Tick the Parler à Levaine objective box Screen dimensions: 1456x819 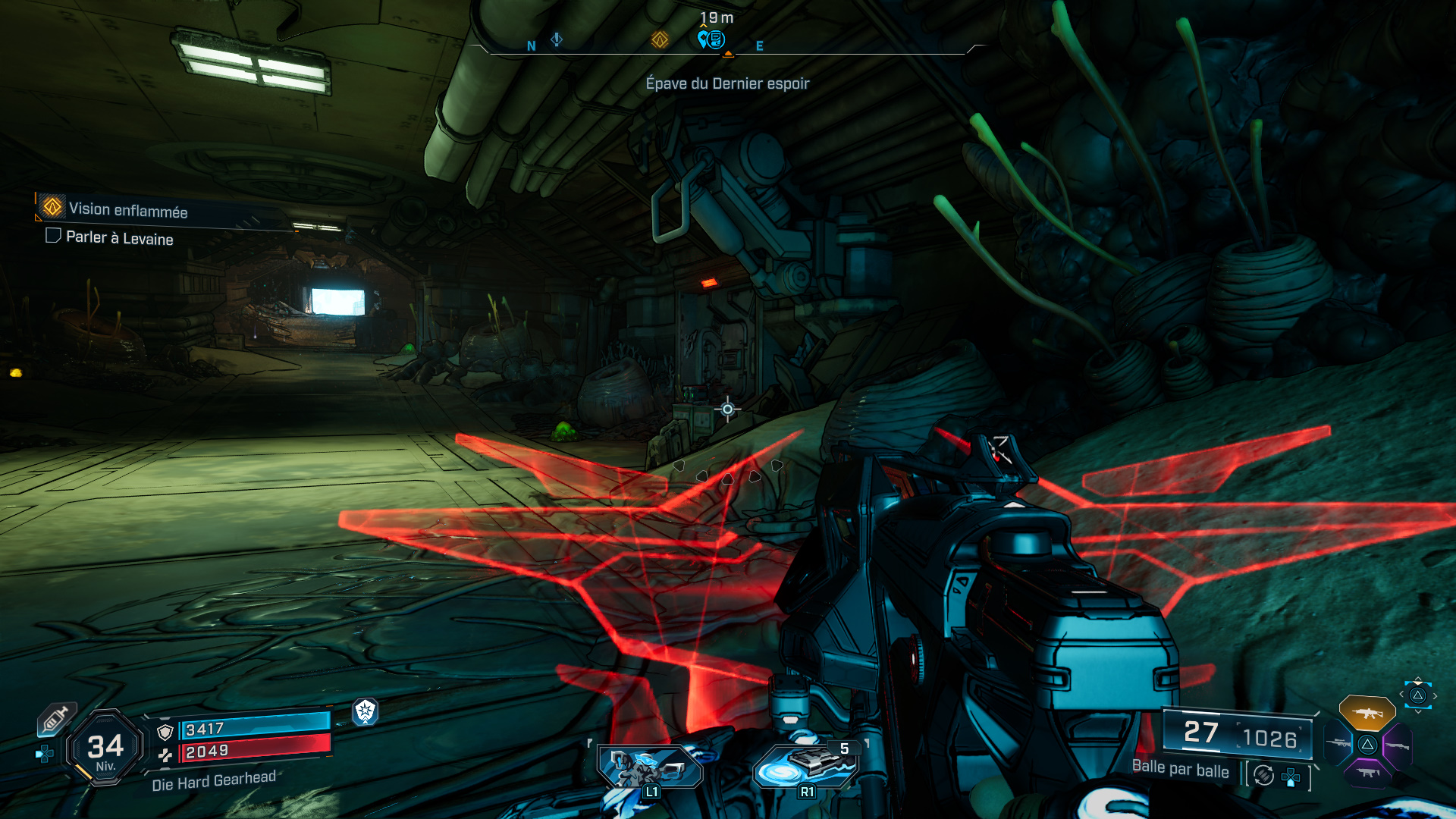(x=53, y=236)
